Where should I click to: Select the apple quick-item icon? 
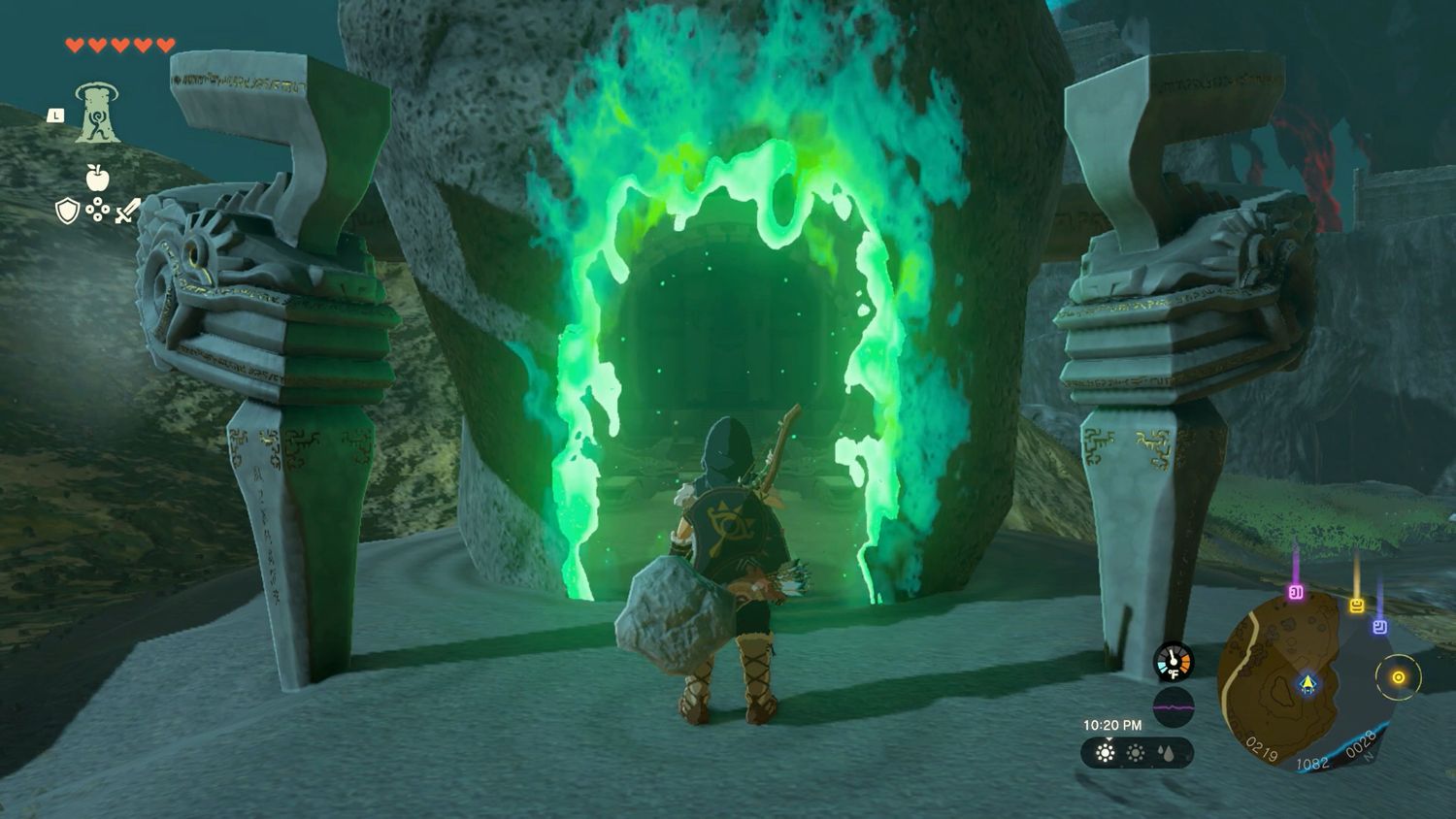(x=97, y=178)
